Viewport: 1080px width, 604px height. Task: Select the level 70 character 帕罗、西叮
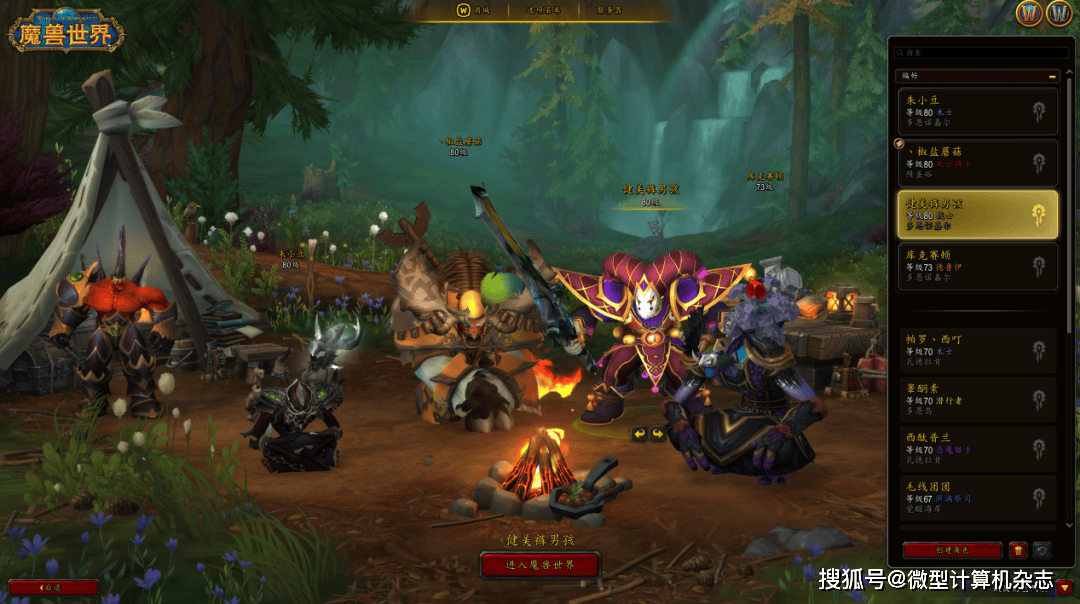point(977,350)
